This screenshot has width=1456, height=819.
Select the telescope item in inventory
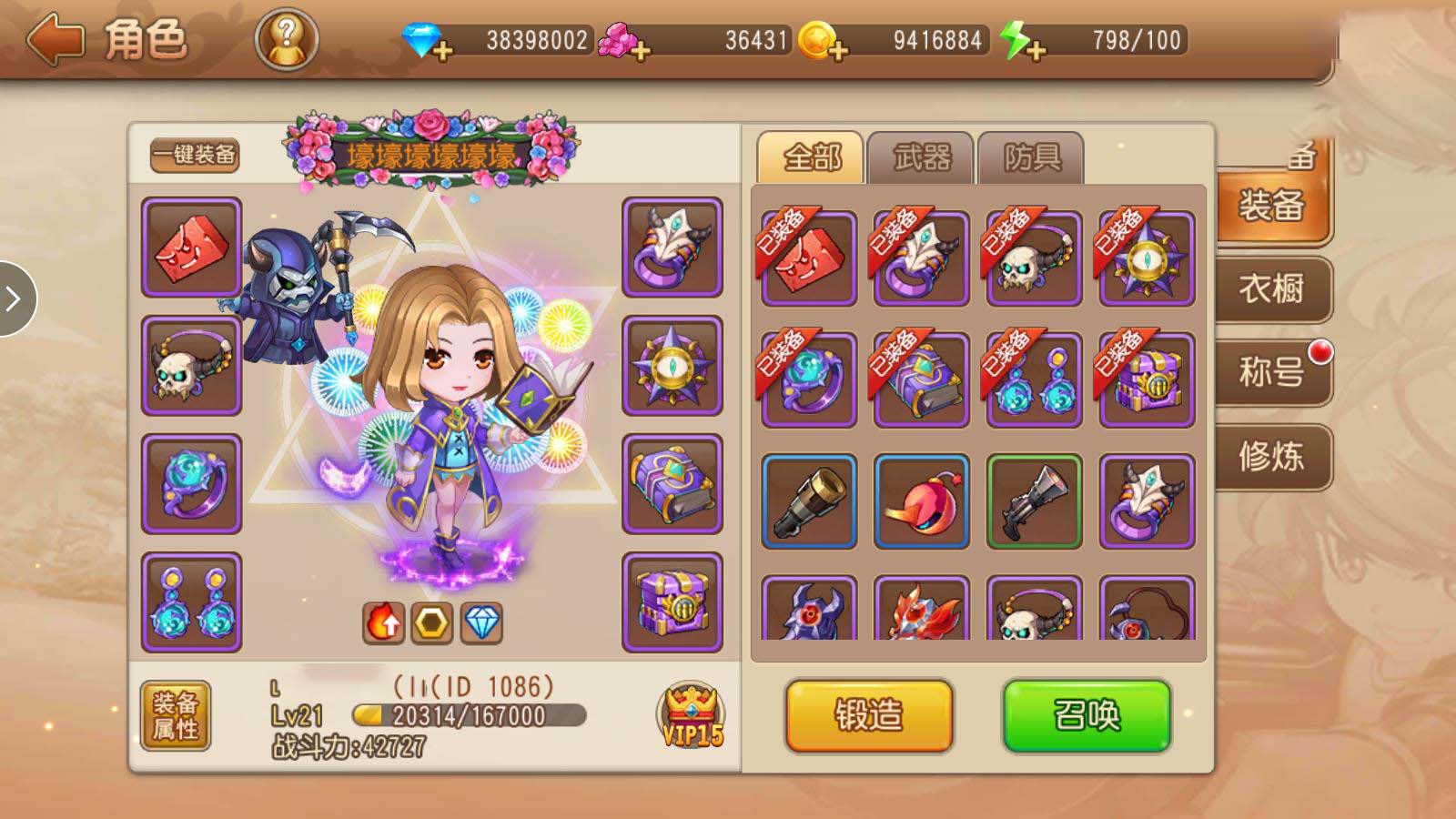click(x=809, y=501)
